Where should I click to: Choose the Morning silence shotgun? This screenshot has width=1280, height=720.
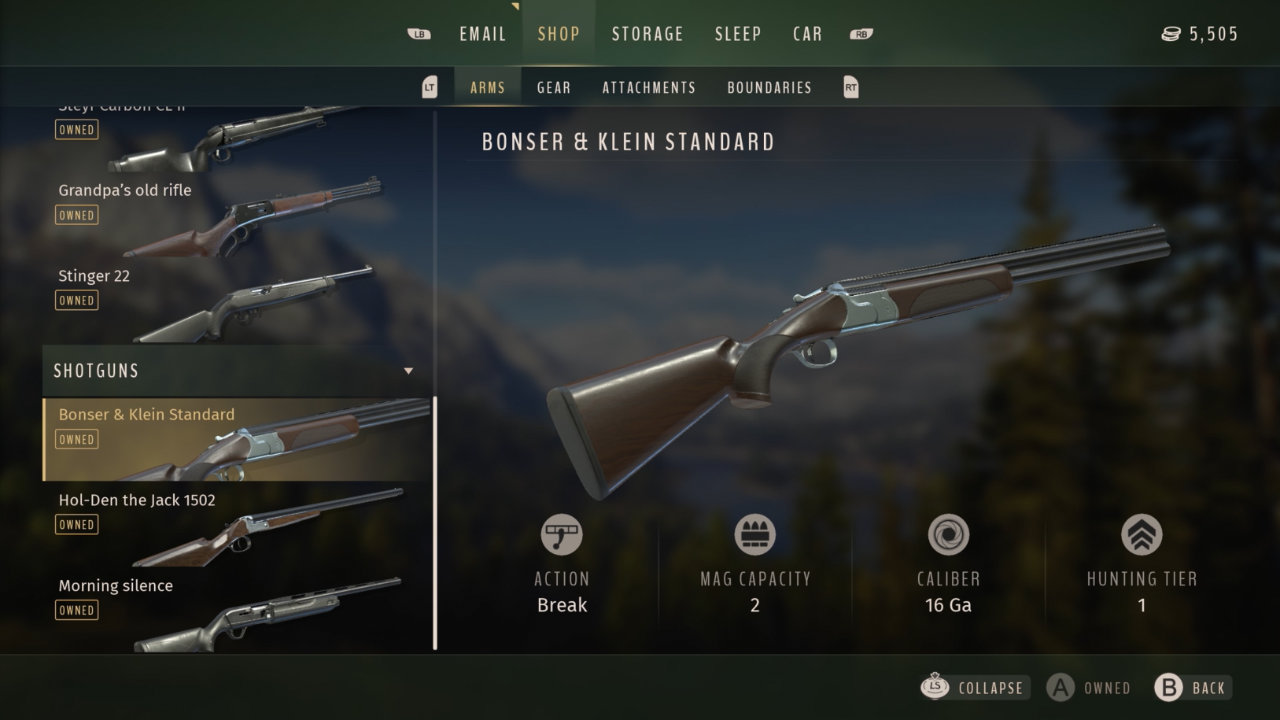235,610
